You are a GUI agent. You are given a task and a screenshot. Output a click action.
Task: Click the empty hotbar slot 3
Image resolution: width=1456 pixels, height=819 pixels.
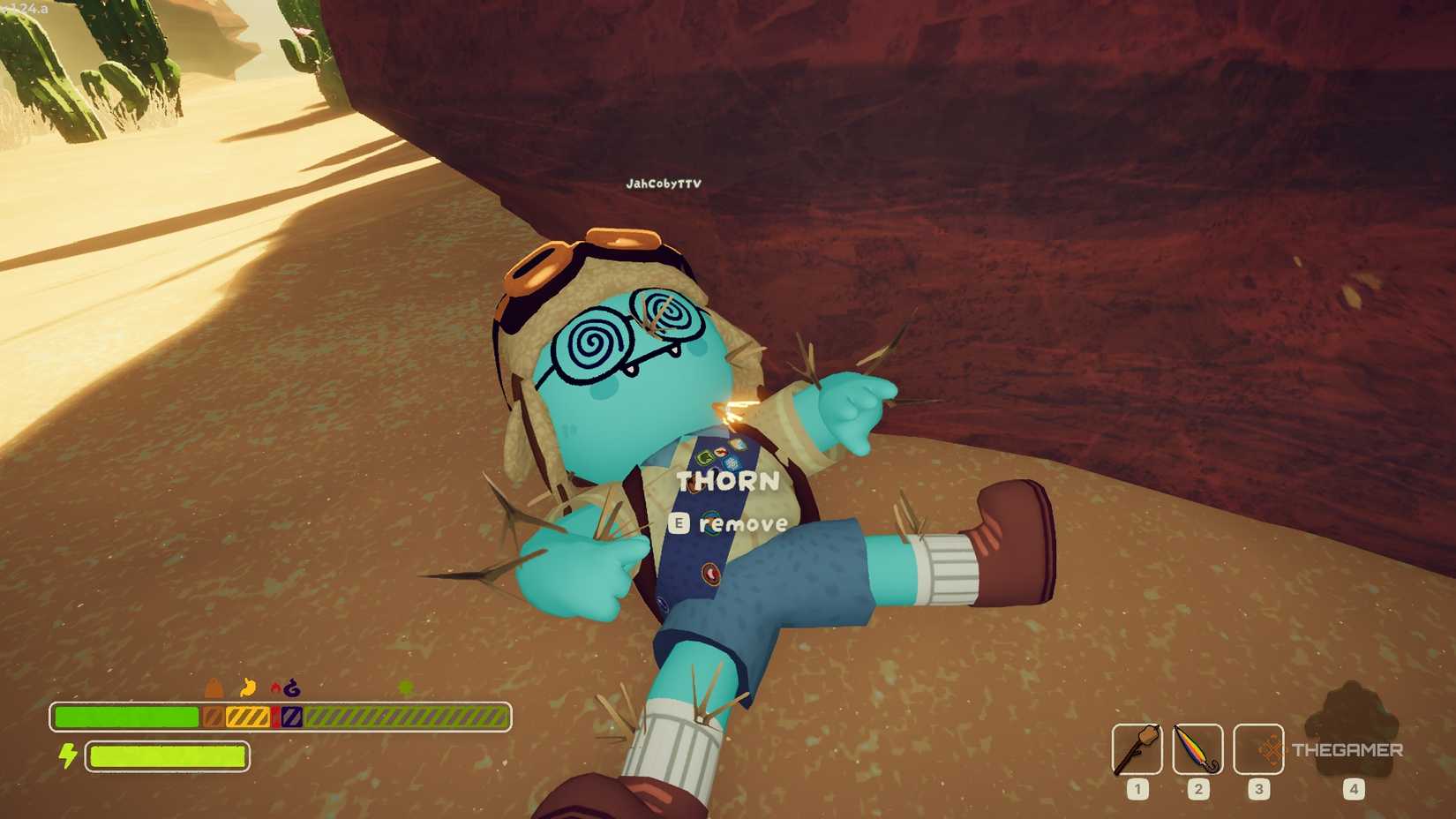(x=1257, y=750)
